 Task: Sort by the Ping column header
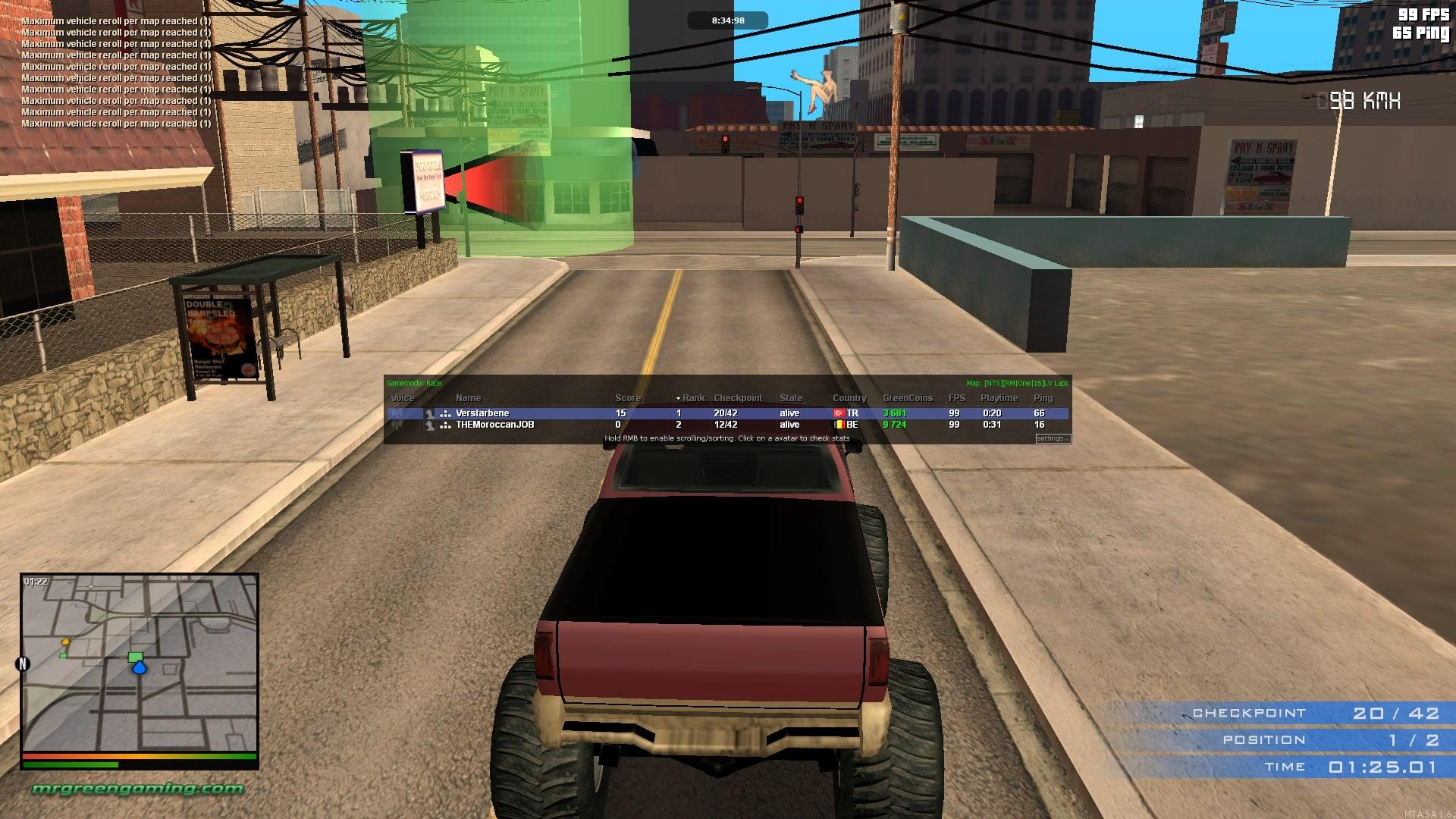[1043, 398]
